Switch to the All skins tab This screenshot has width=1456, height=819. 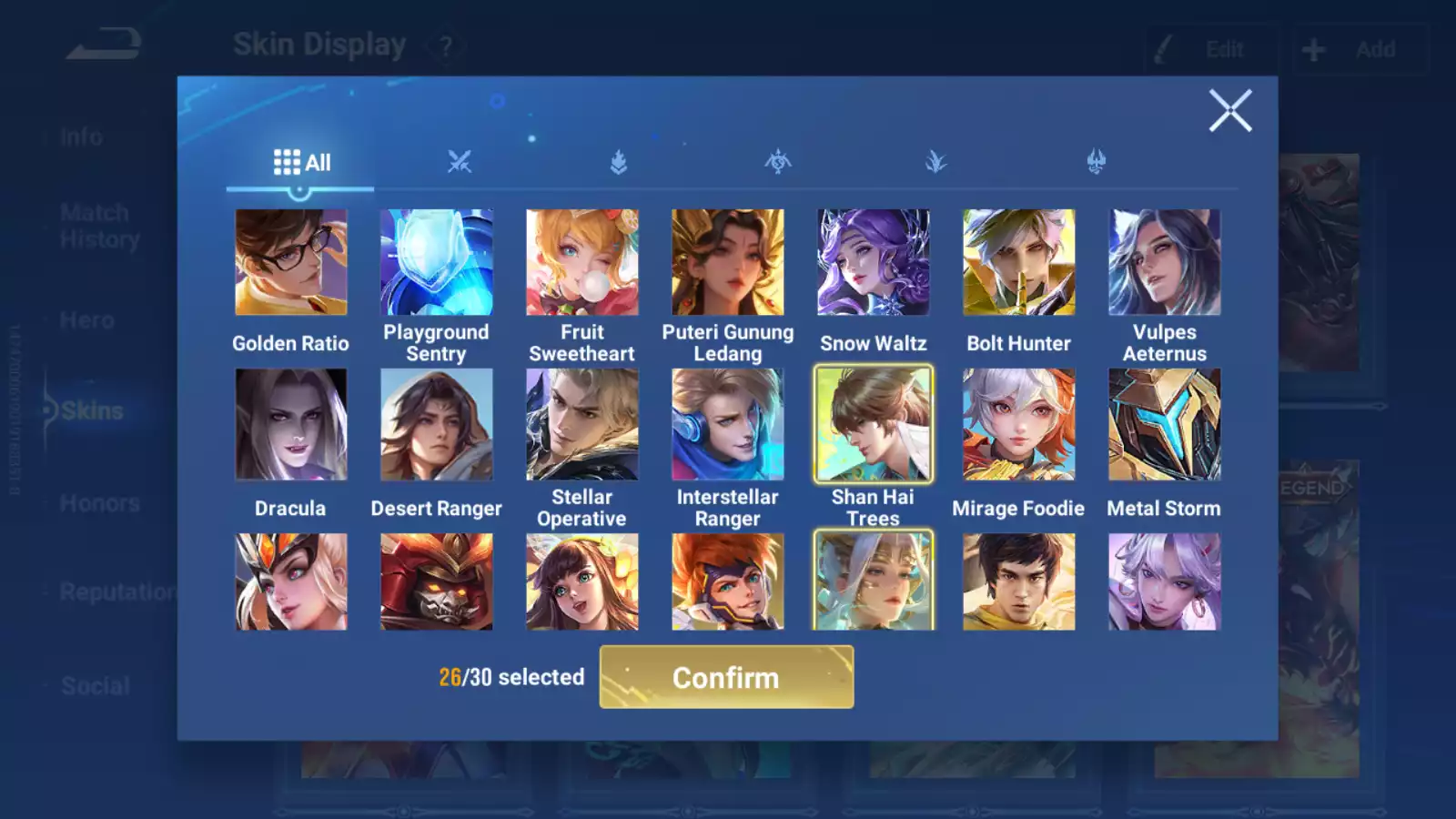coord(301,163)
